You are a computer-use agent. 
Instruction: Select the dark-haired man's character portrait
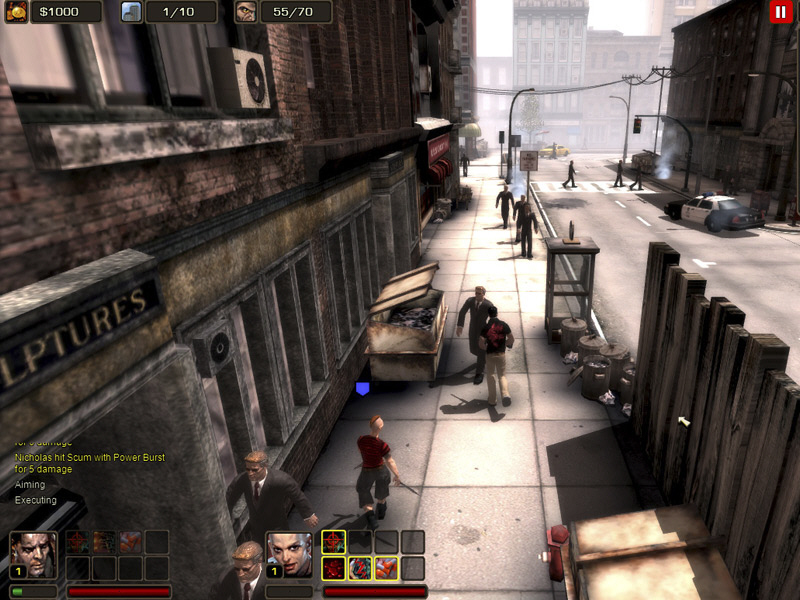(x=33, y=555)
